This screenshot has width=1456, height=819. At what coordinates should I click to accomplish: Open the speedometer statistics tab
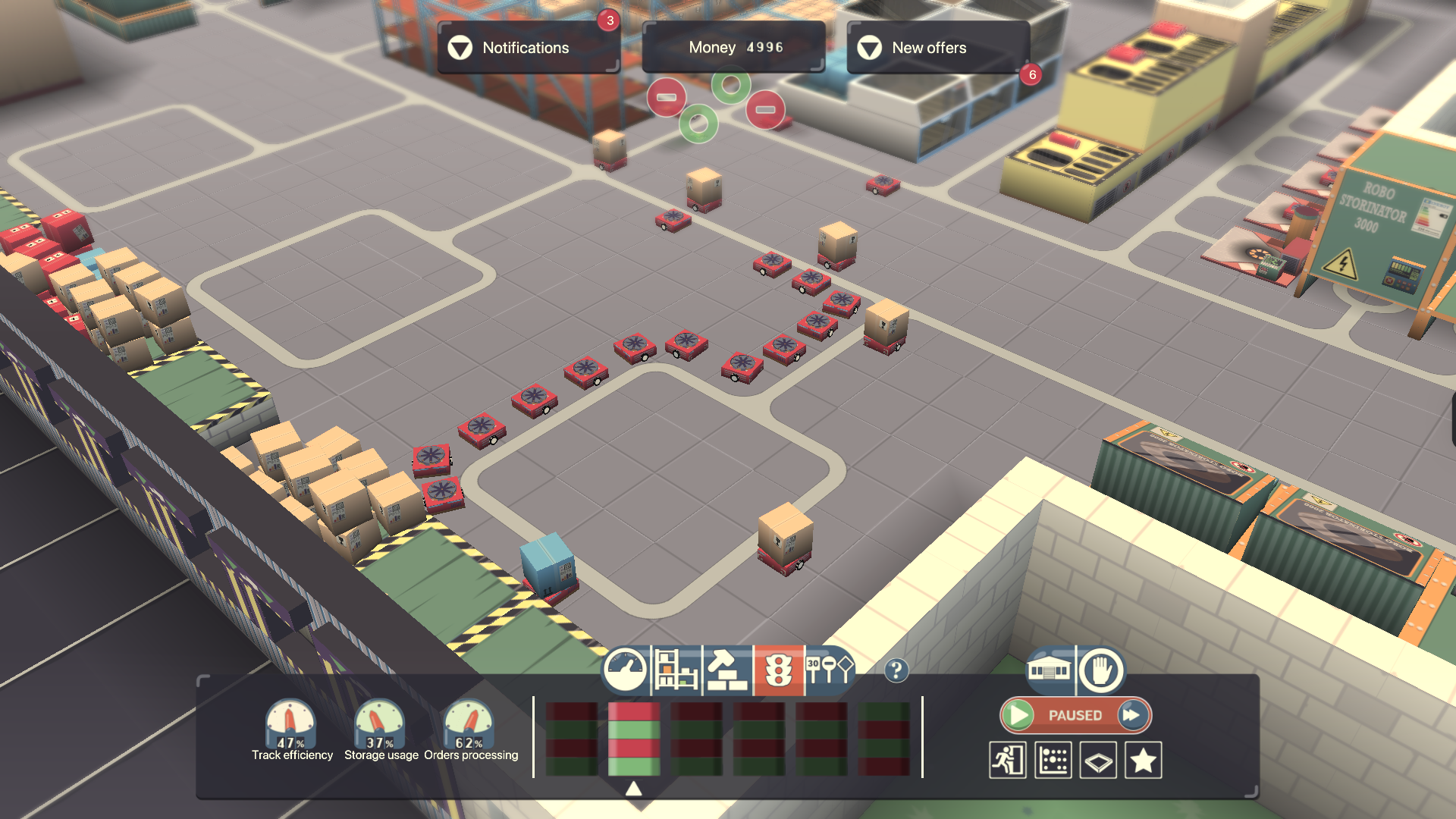click(626, 670)
